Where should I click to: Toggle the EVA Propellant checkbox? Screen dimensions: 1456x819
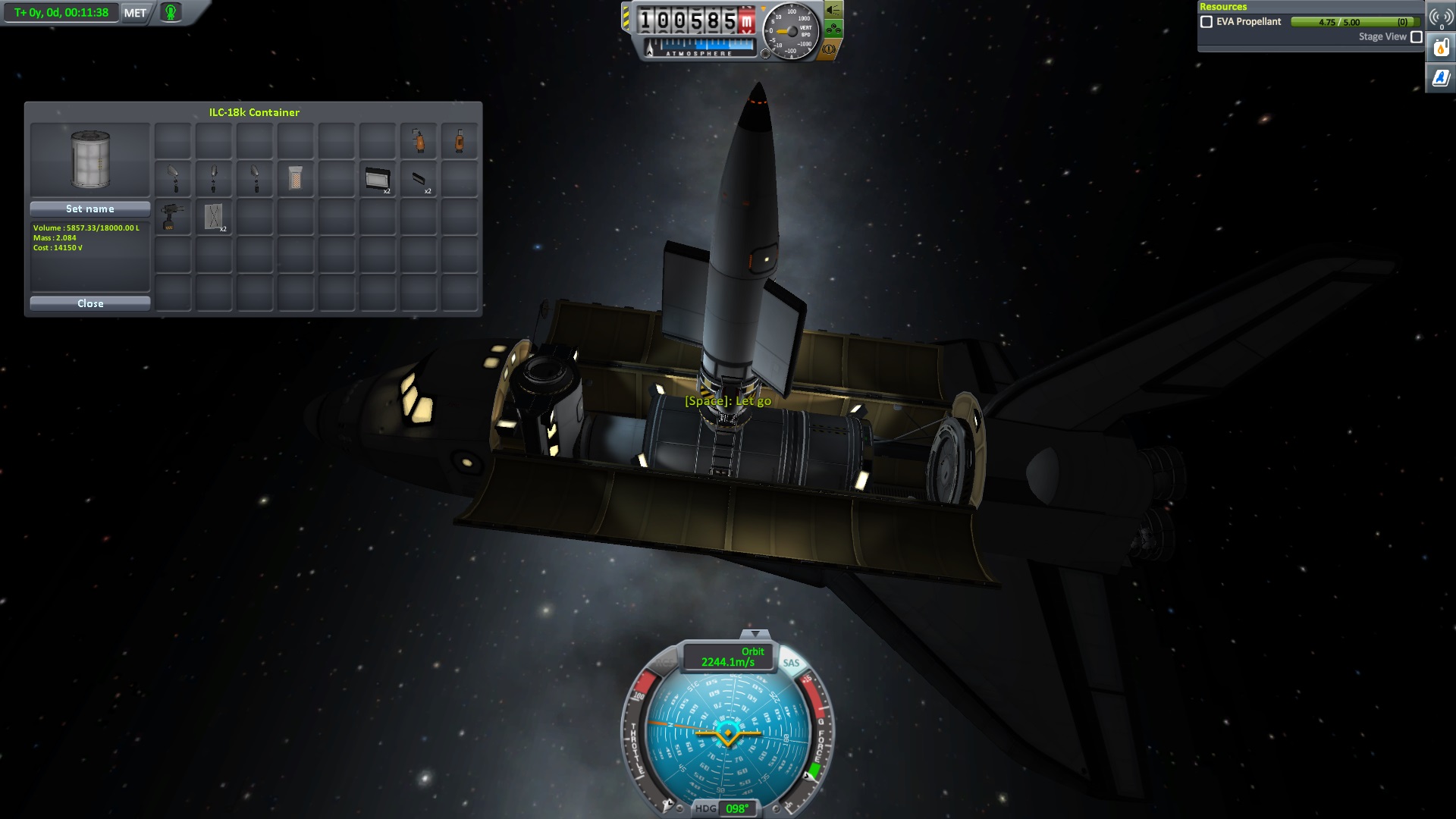coord(1207,22)
